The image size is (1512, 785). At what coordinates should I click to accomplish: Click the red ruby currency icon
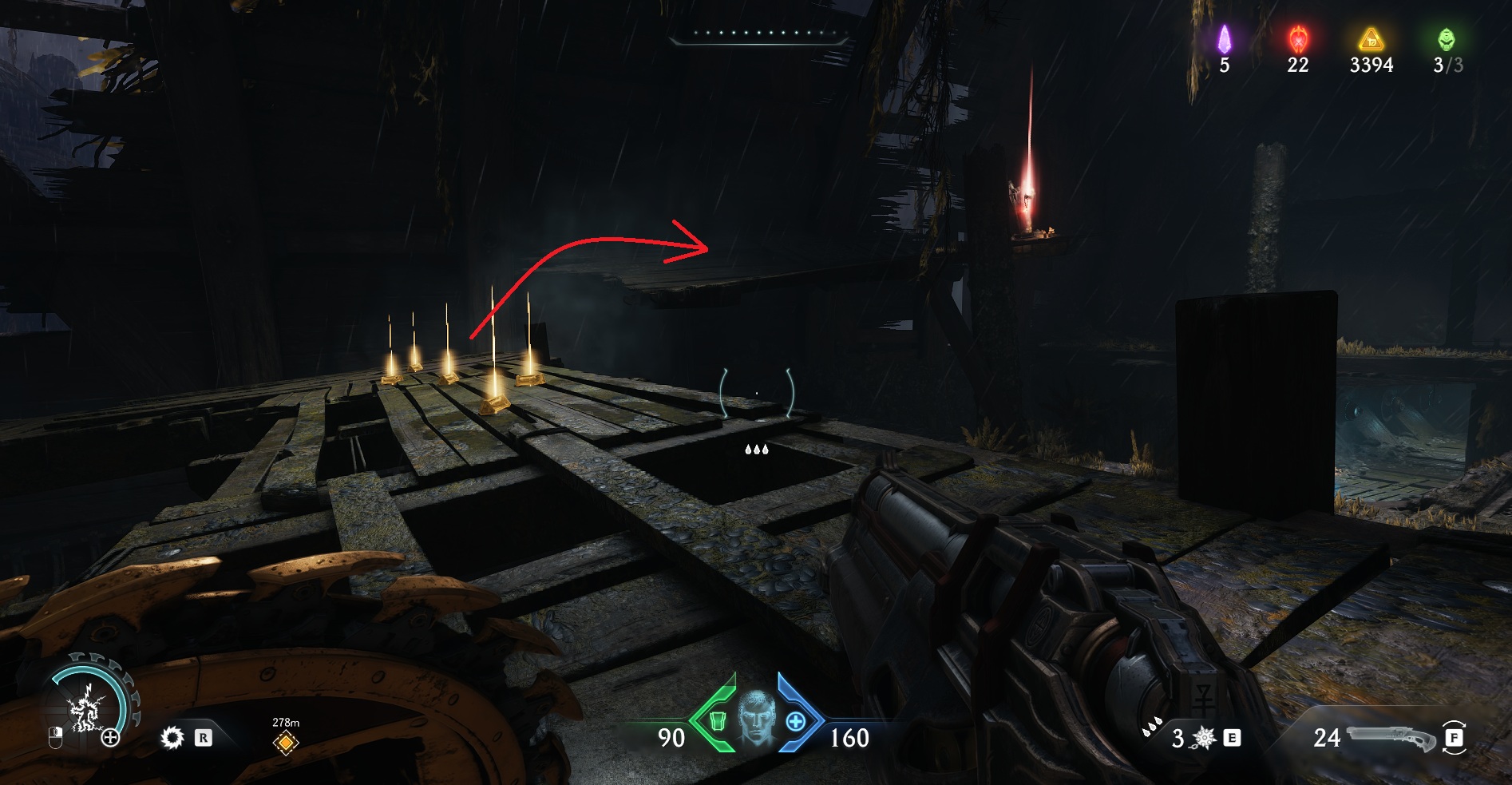point(1298,38)
